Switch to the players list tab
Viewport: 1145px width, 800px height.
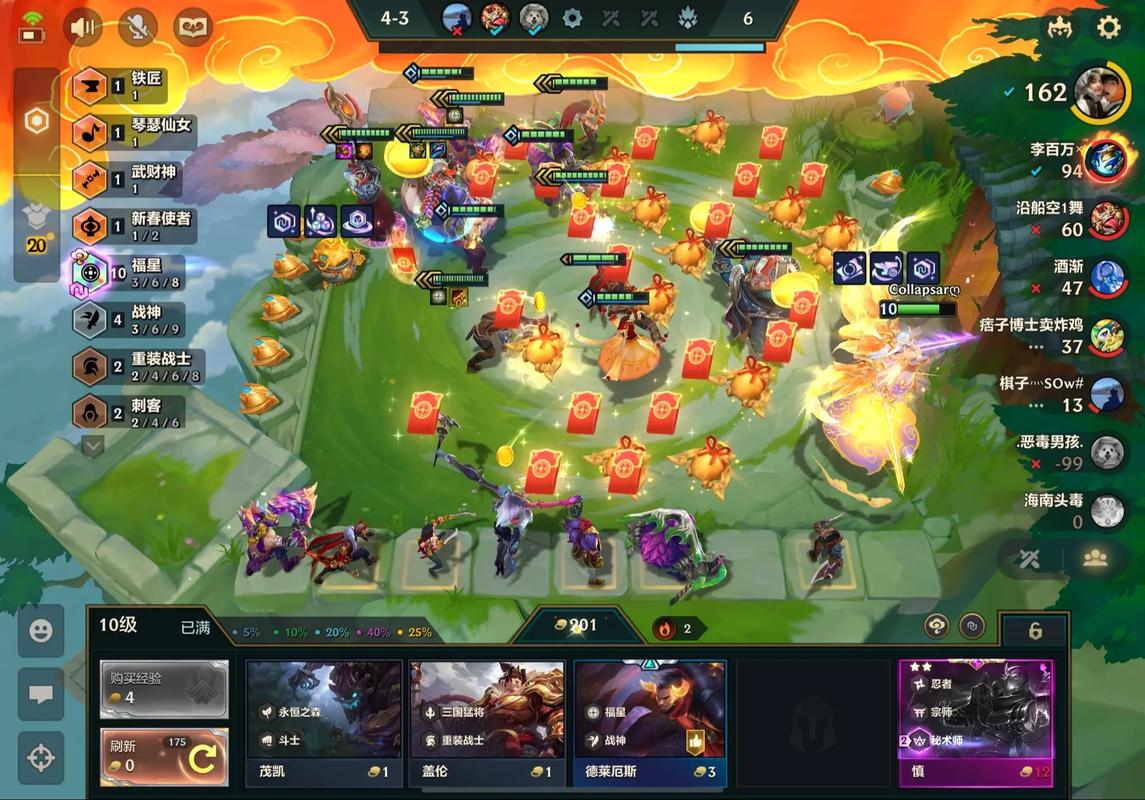pos(1095,559)
